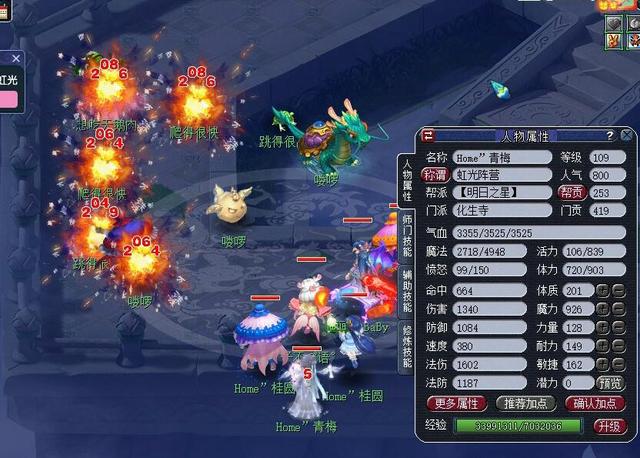Screen dimensions: 640x458
Task: Add a point to 体质 constitution
Action: pos(603,291)
